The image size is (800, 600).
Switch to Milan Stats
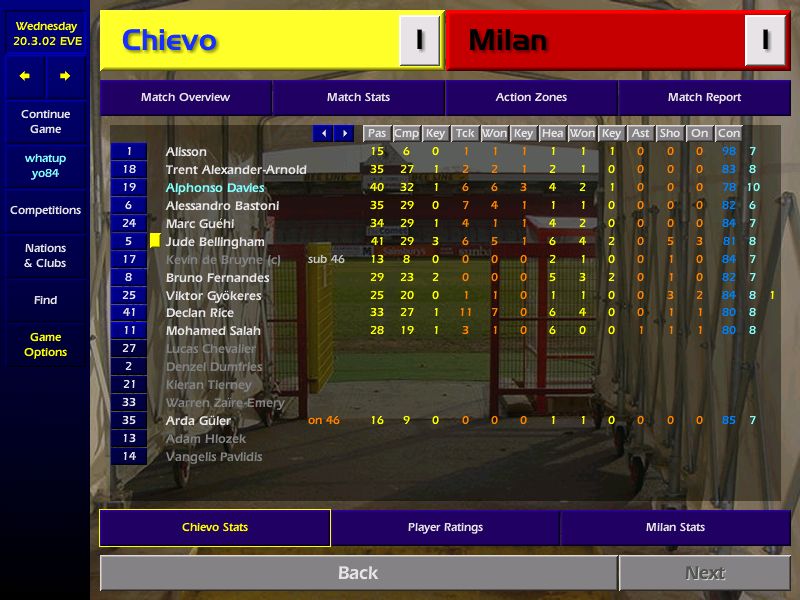pos(675,527)
